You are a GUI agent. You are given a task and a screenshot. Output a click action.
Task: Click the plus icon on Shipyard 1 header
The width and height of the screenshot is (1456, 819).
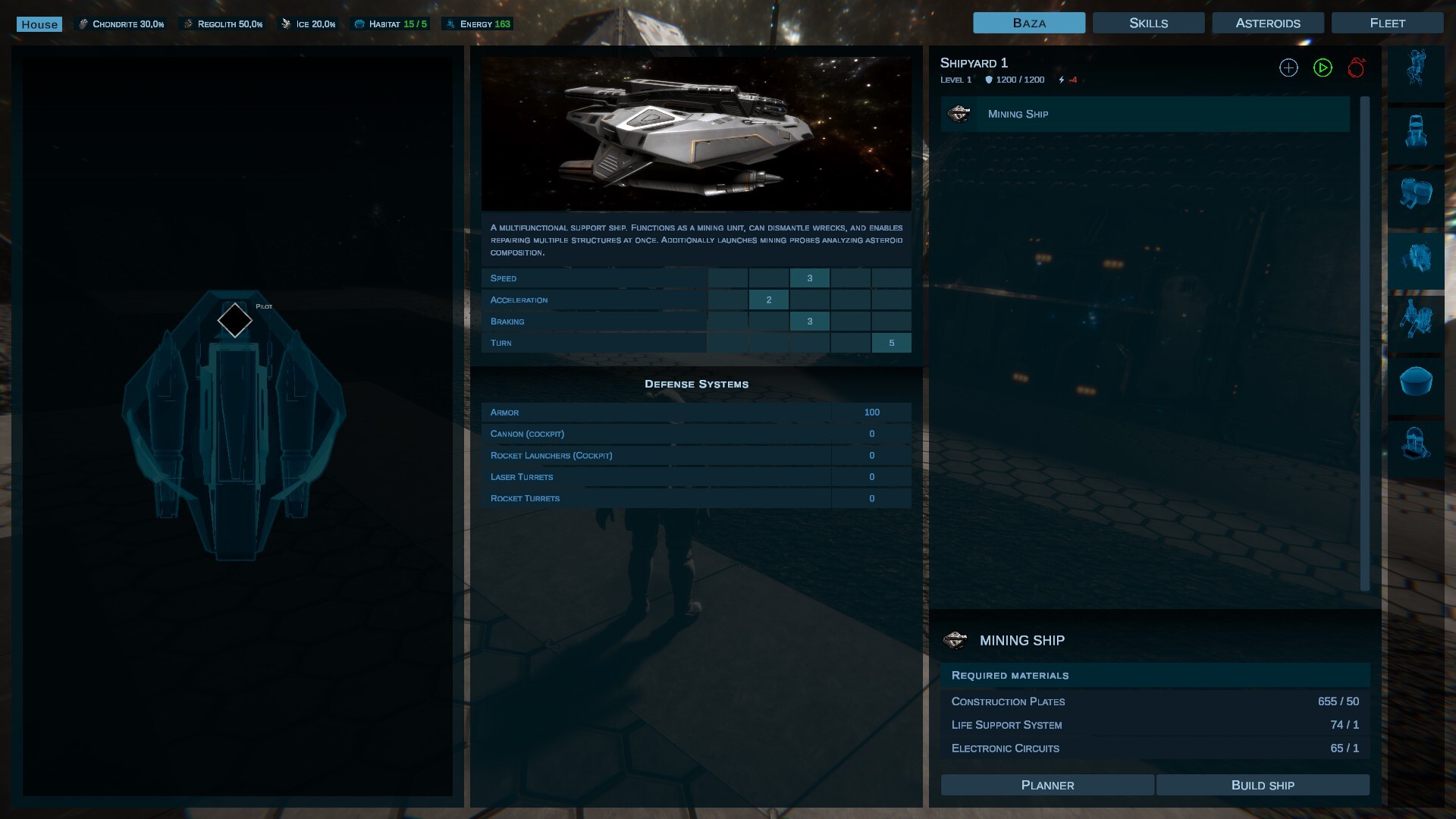click(1288, 67)
